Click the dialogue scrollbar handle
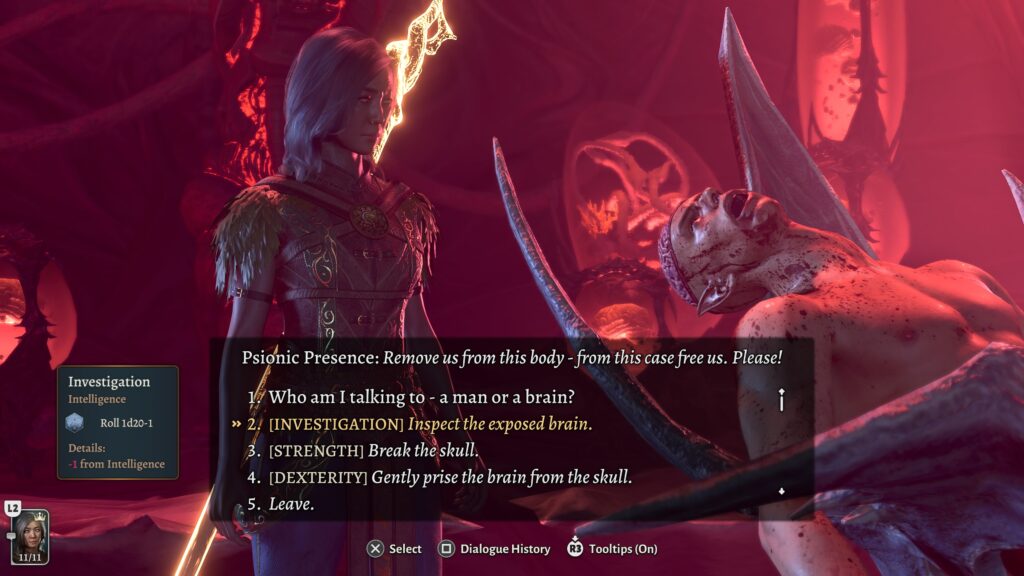The image size is (1024, 576). coord(781,400)
